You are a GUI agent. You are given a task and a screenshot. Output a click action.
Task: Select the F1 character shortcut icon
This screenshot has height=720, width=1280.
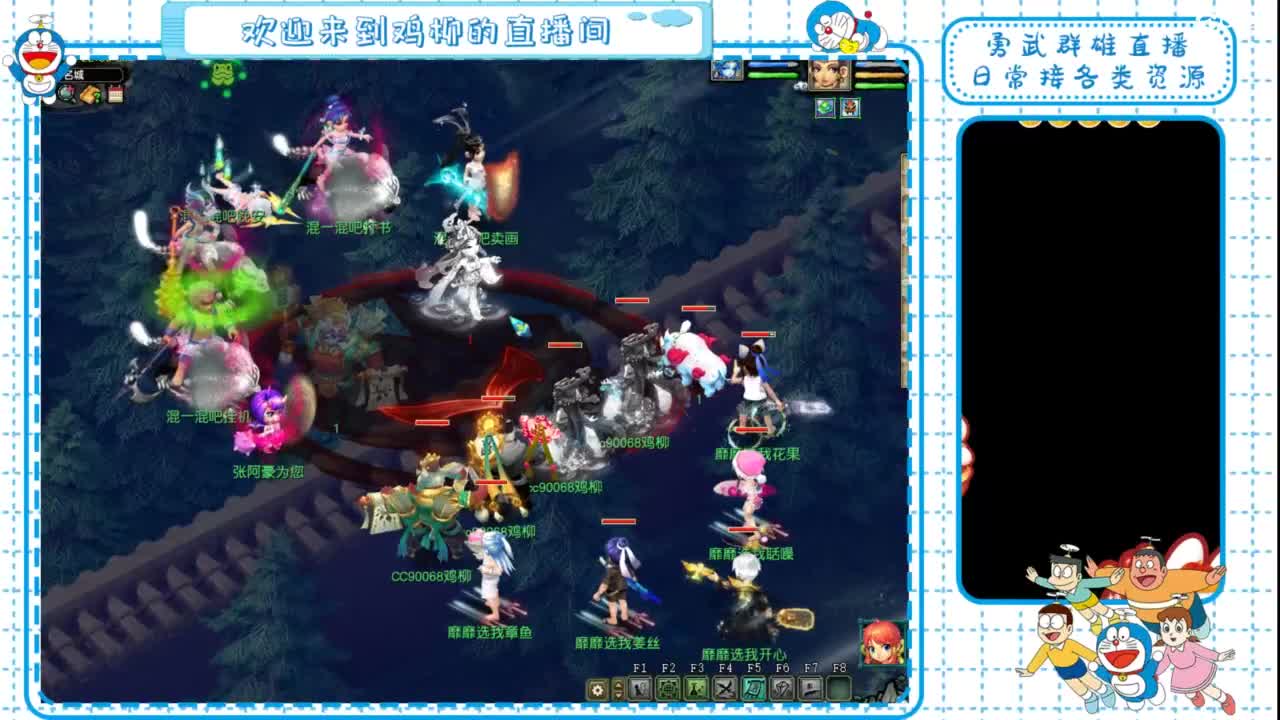pyautogui.click(x=637, y=688)
